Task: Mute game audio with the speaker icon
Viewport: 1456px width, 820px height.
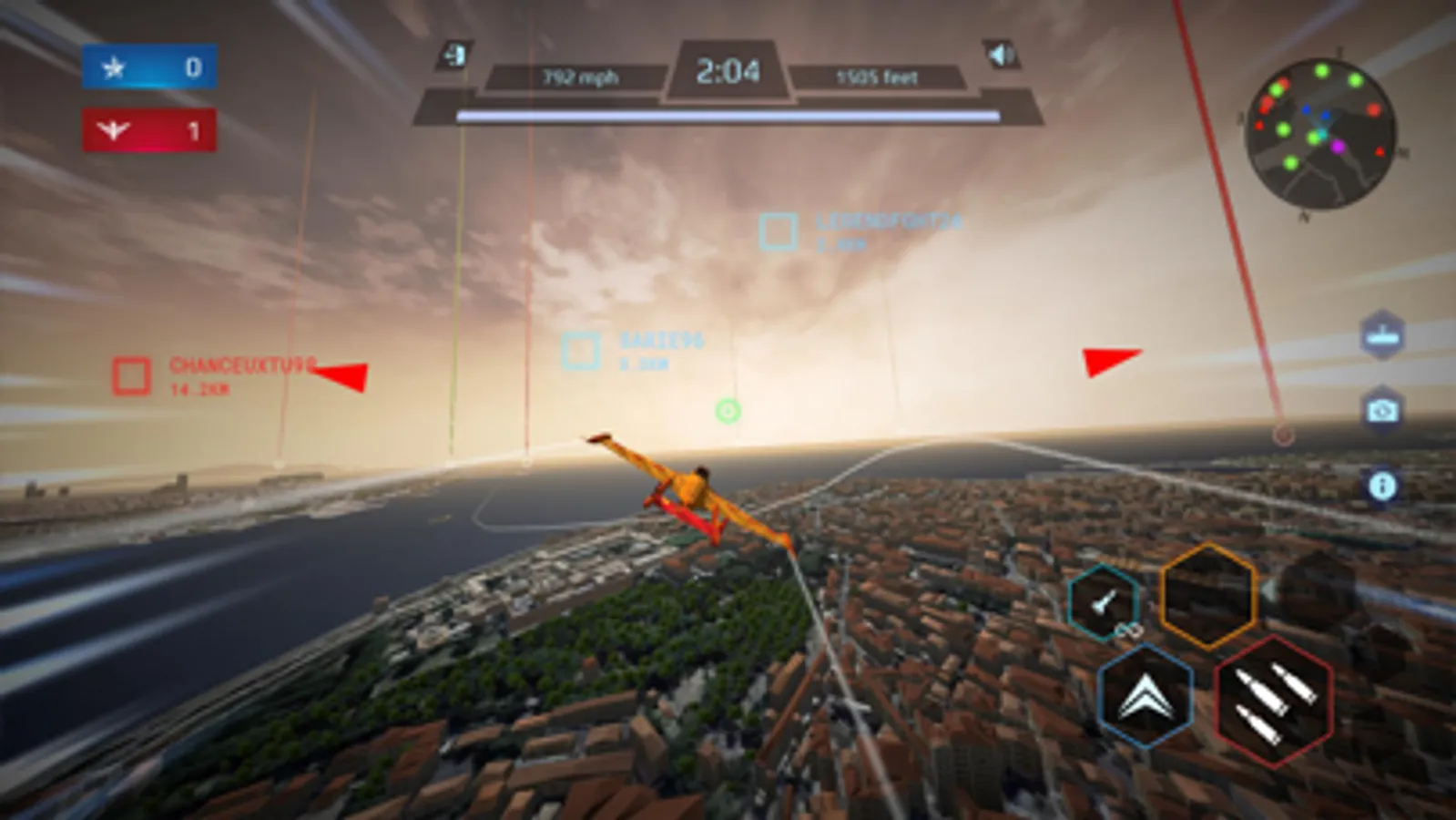Action: (x=1001, y=55)
